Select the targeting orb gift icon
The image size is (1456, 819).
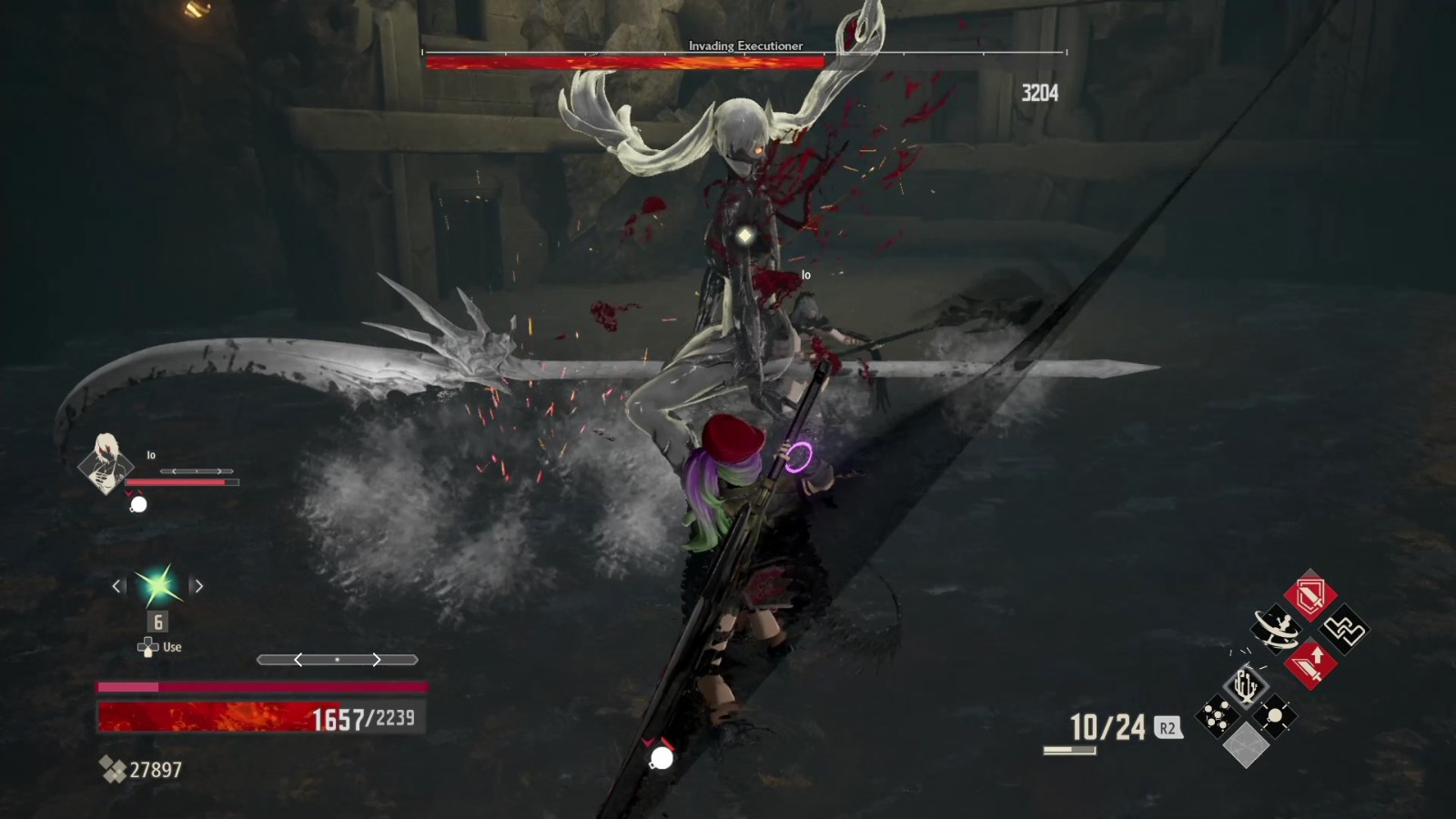(x=1275, y=714)
